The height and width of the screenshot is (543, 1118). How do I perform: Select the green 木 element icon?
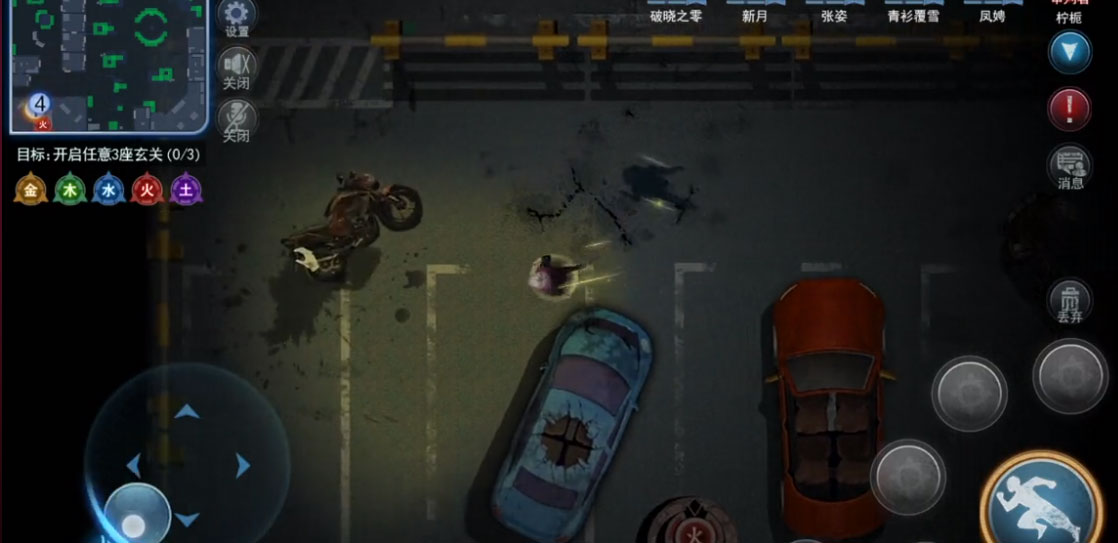click(x=70, y=189)
